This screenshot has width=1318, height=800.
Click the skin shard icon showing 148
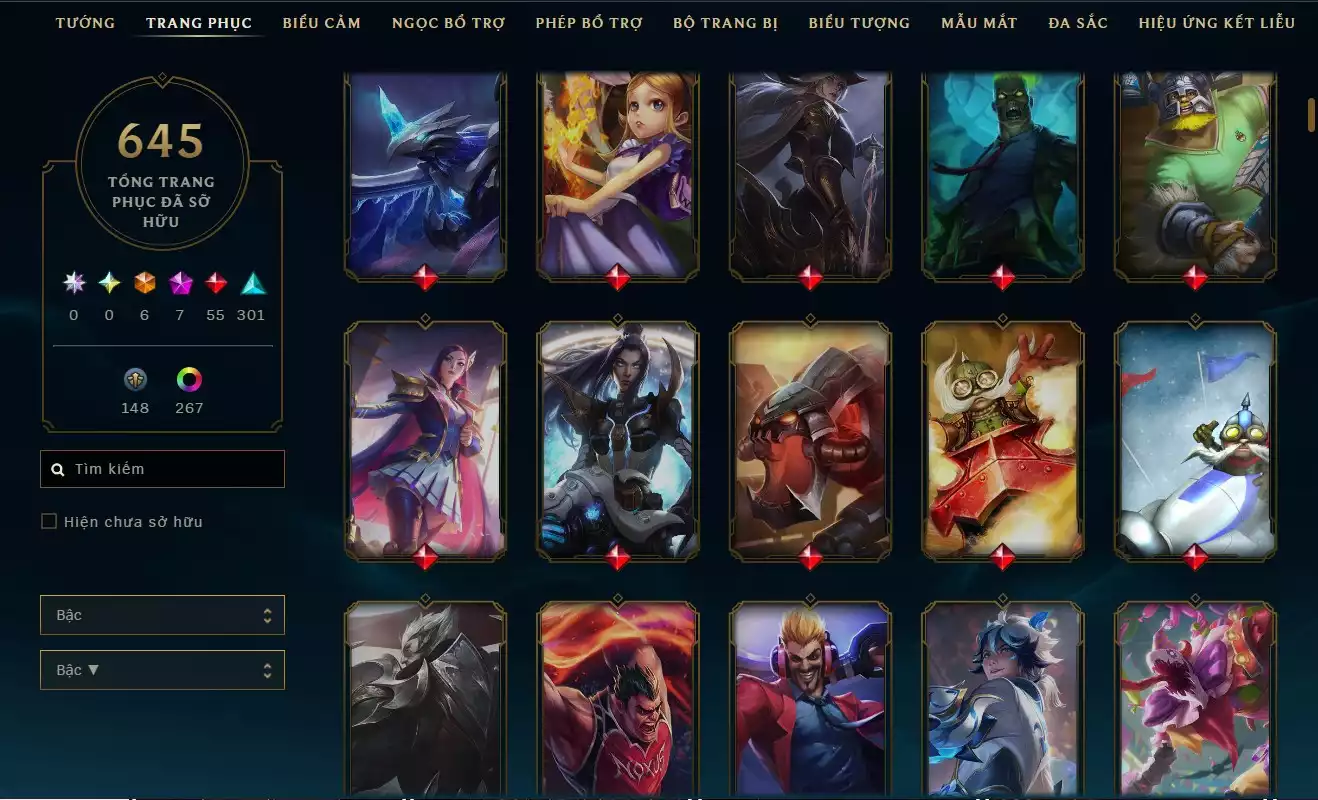pos(135,380)
